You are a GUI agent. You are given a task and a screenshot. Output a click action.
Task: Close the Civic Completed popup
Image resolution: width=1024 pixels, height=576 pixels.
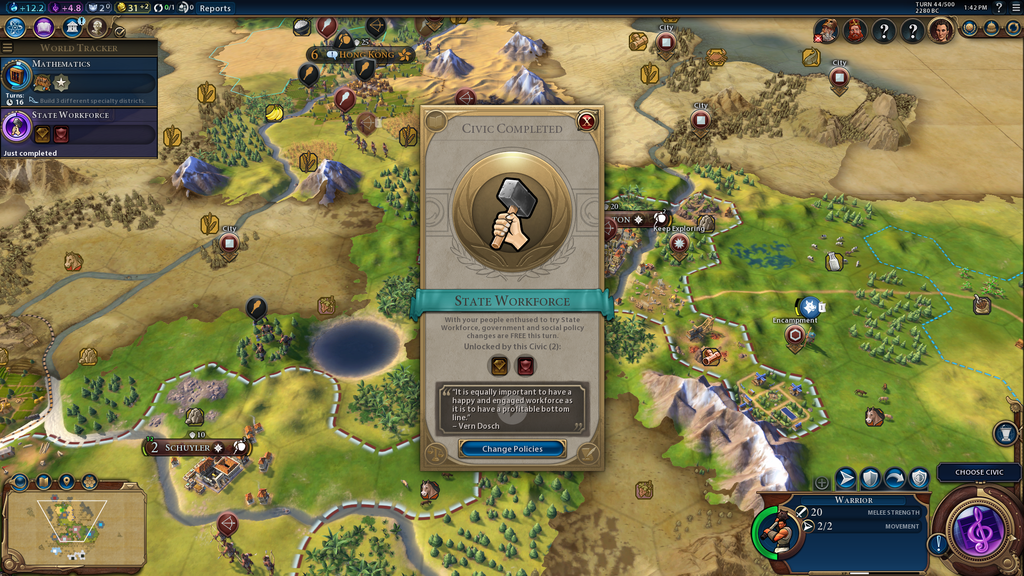pyautogui.click(x=587, y=122)
